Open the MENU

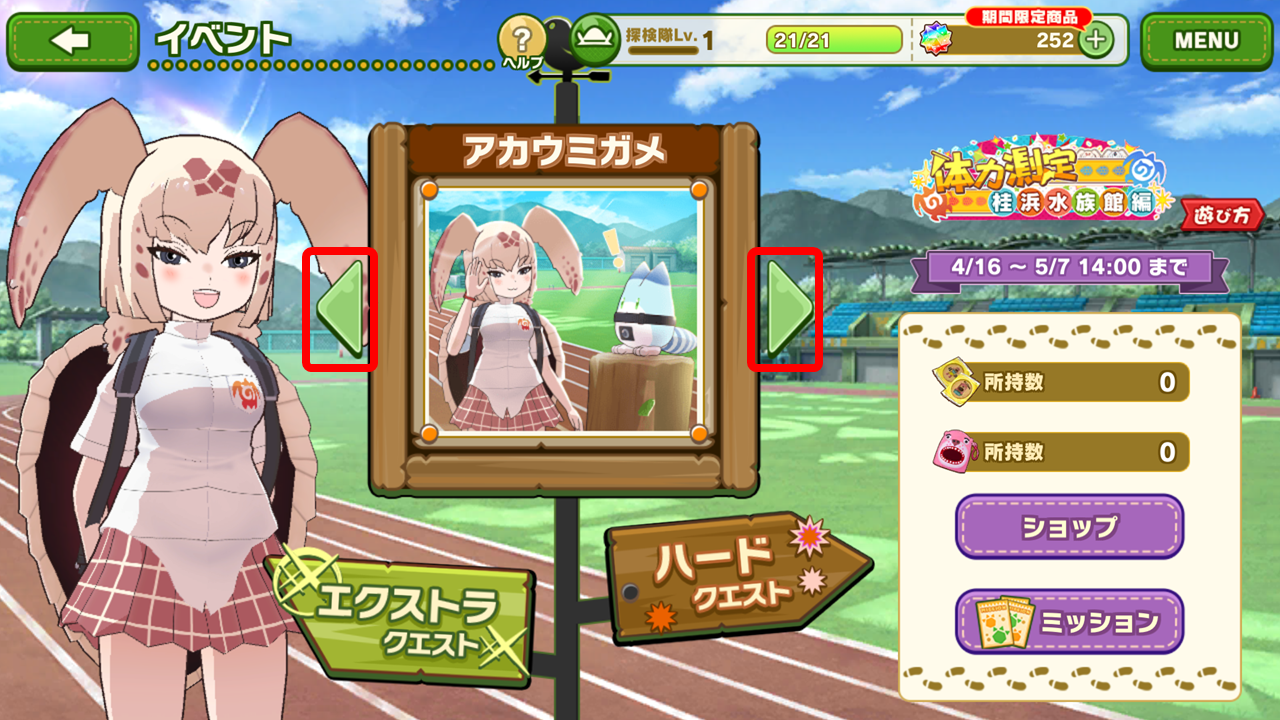(x=1206, y=40)
